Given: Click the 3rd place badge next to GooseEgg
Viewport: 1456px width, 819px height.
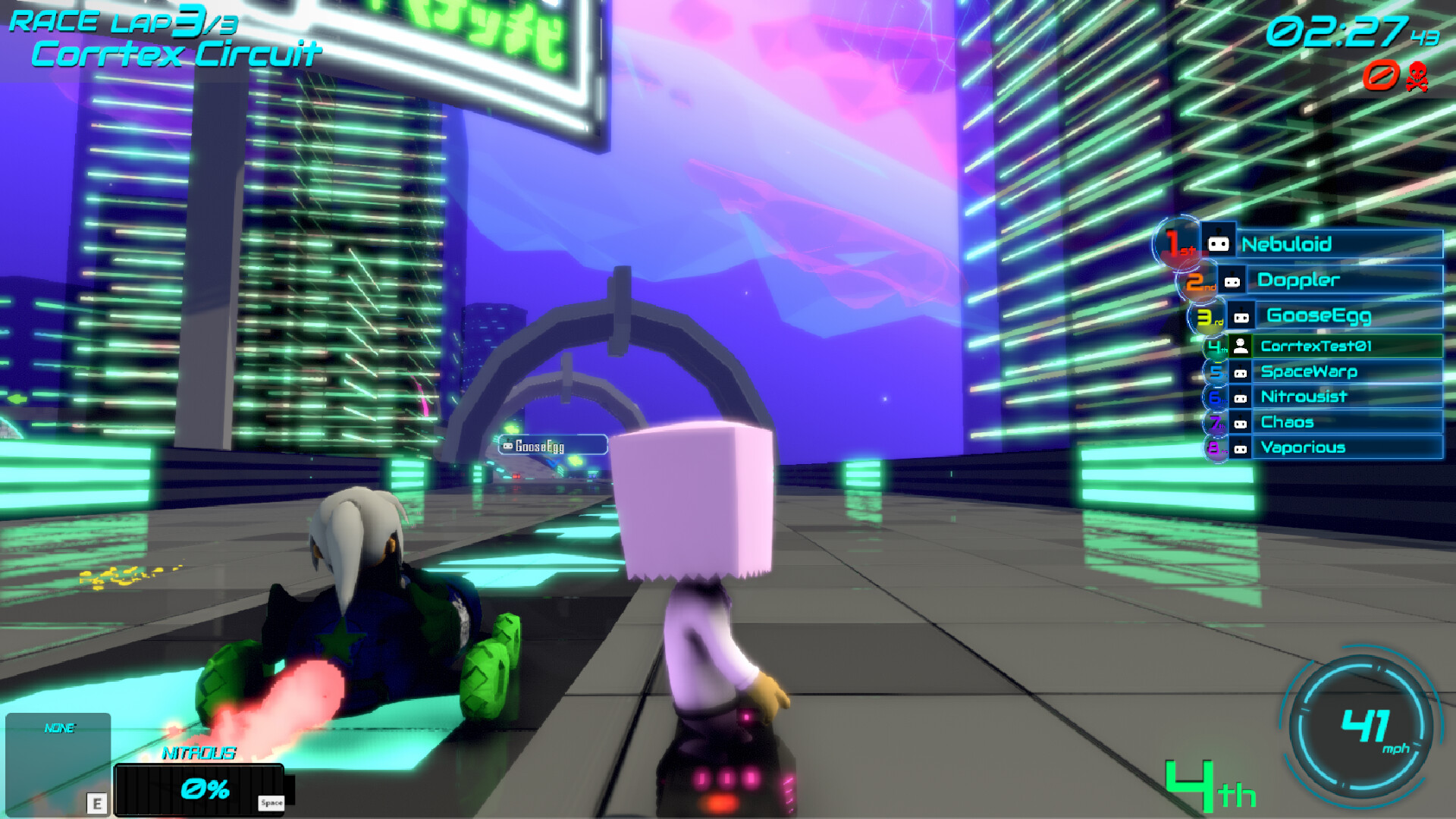Looking at the screenshot, I should tap(1207, 315).
